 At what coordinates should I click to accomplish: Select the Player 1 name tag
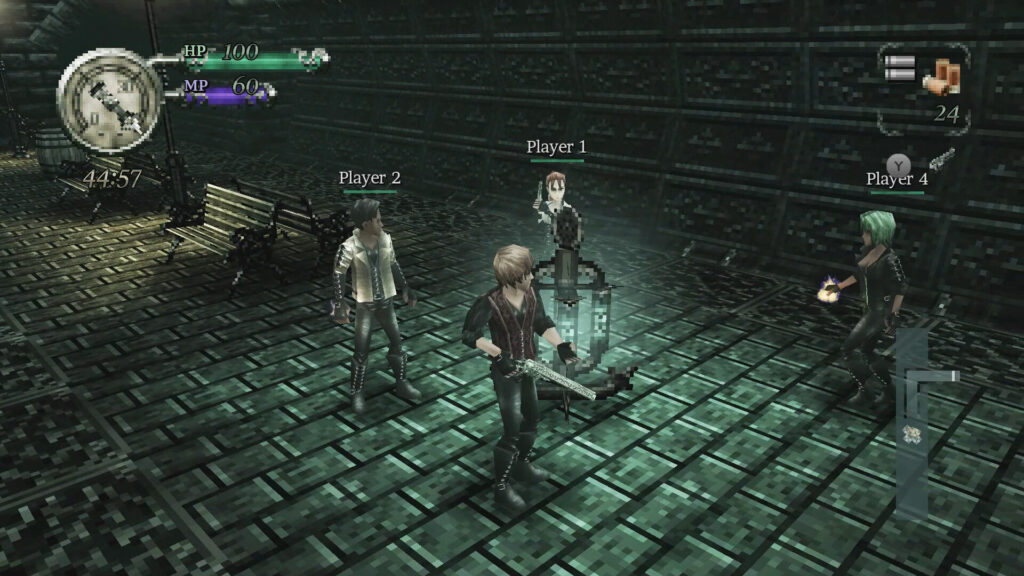pyautogui.click(x=557, y=147)
